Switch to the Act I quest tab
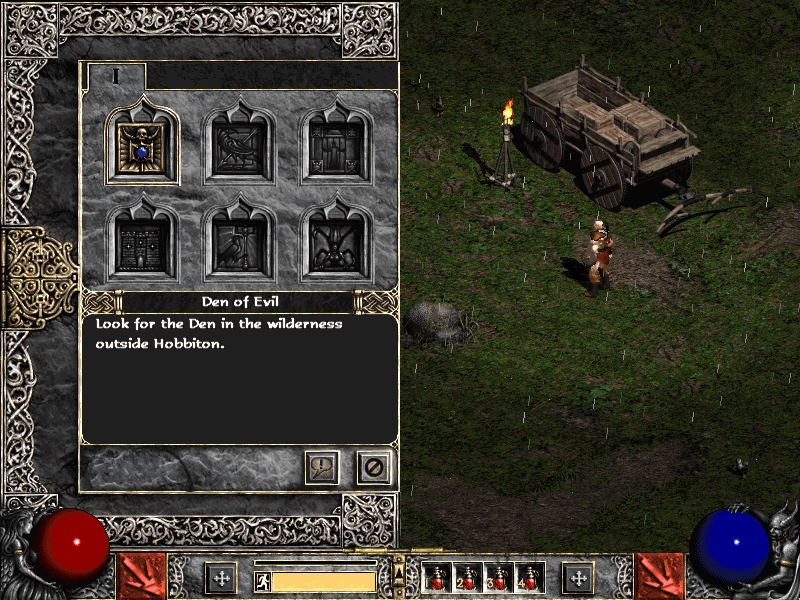 click(116, 76)
